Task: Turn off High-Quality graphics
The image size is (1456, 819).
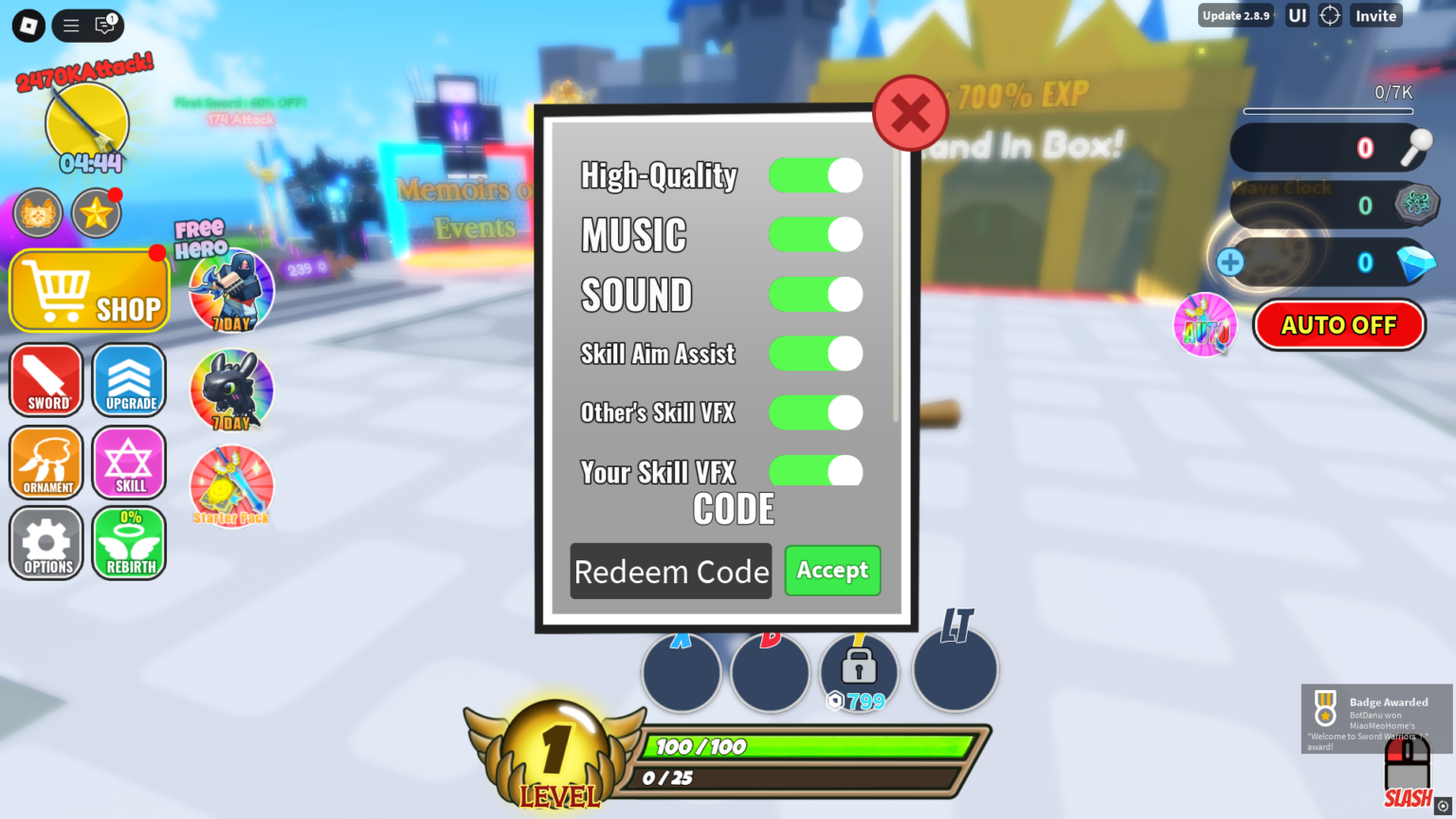Action: point(815,175)
